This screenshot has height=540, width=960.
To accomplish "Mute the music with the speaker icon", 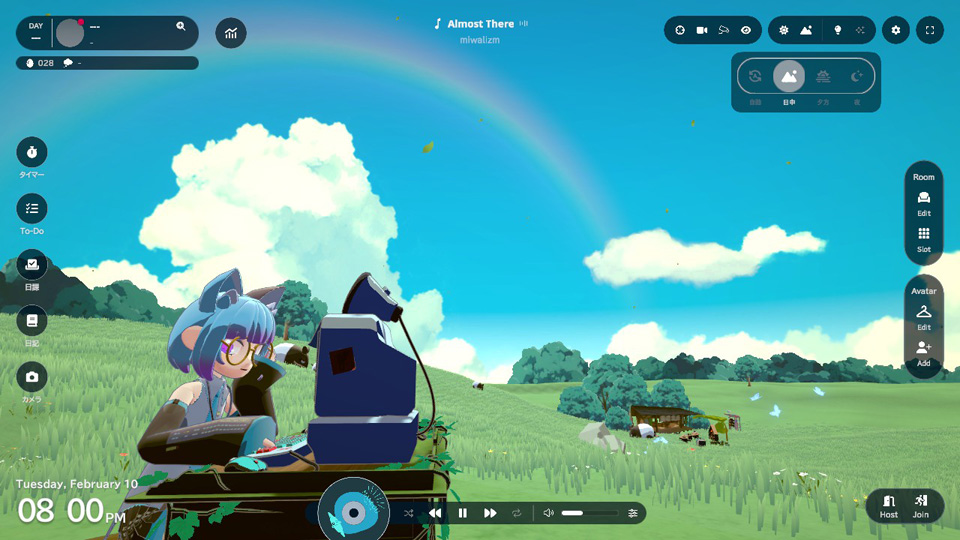I will [x=548, y=513].
